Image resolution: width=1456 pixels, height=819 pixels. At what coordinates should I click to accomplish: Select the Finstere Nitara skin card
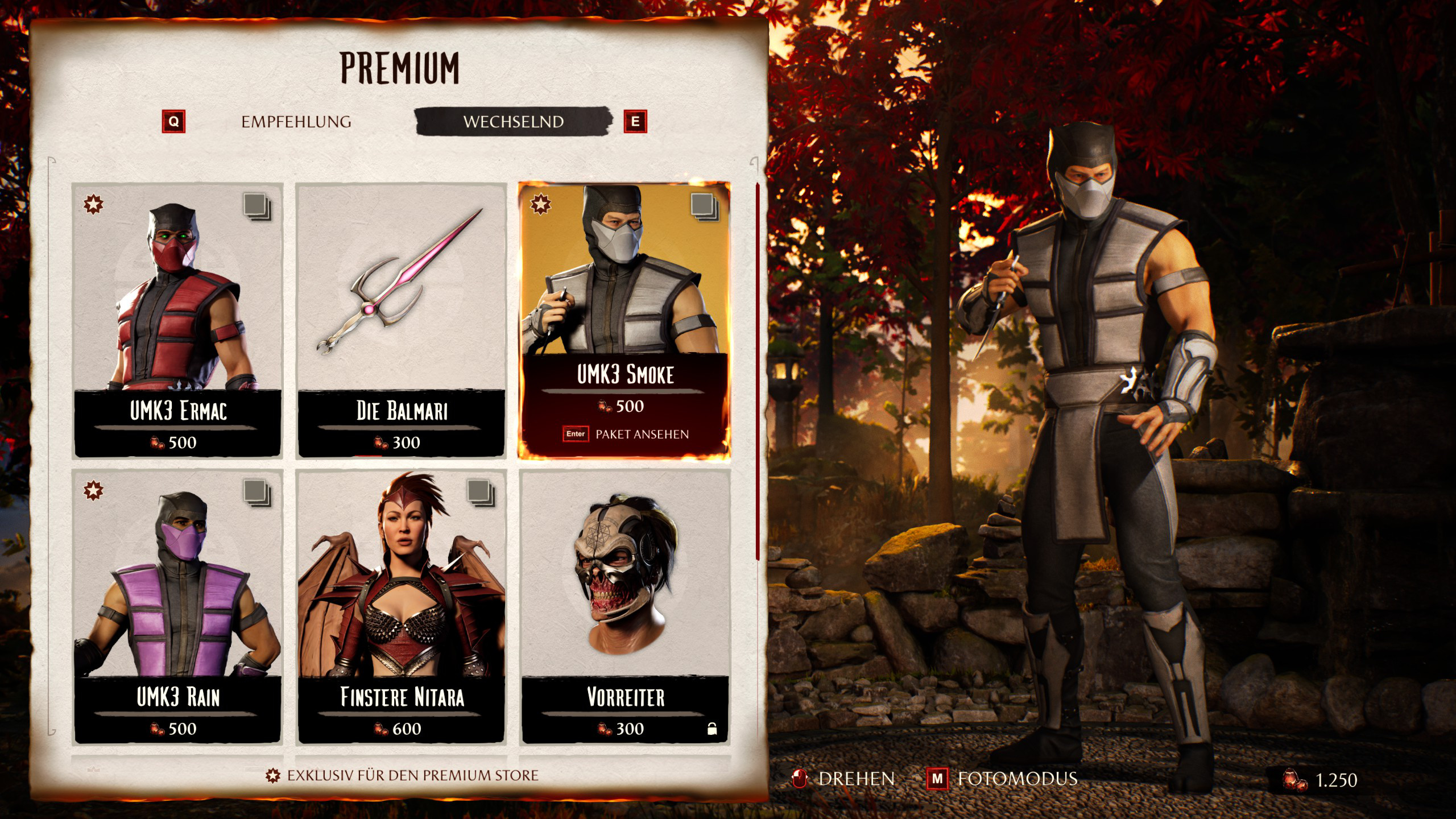[402, 606]
